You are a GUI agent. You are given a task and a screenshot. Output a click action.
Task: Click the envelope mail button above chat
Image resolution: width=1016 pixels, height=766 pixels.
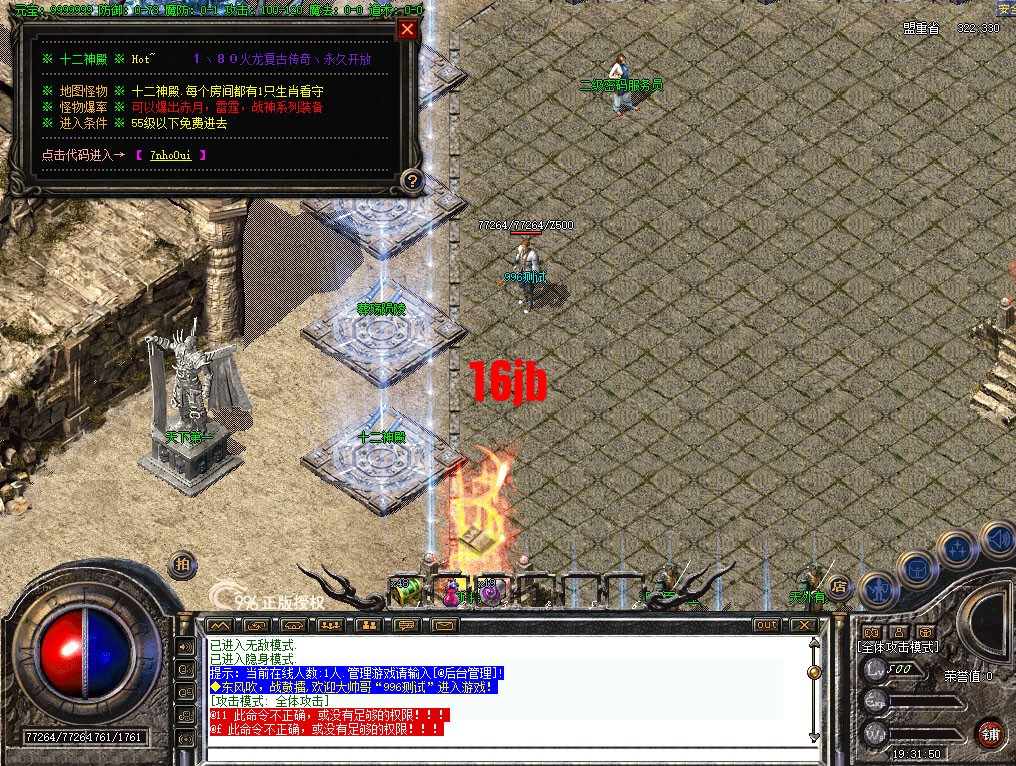tap(444, 625)
